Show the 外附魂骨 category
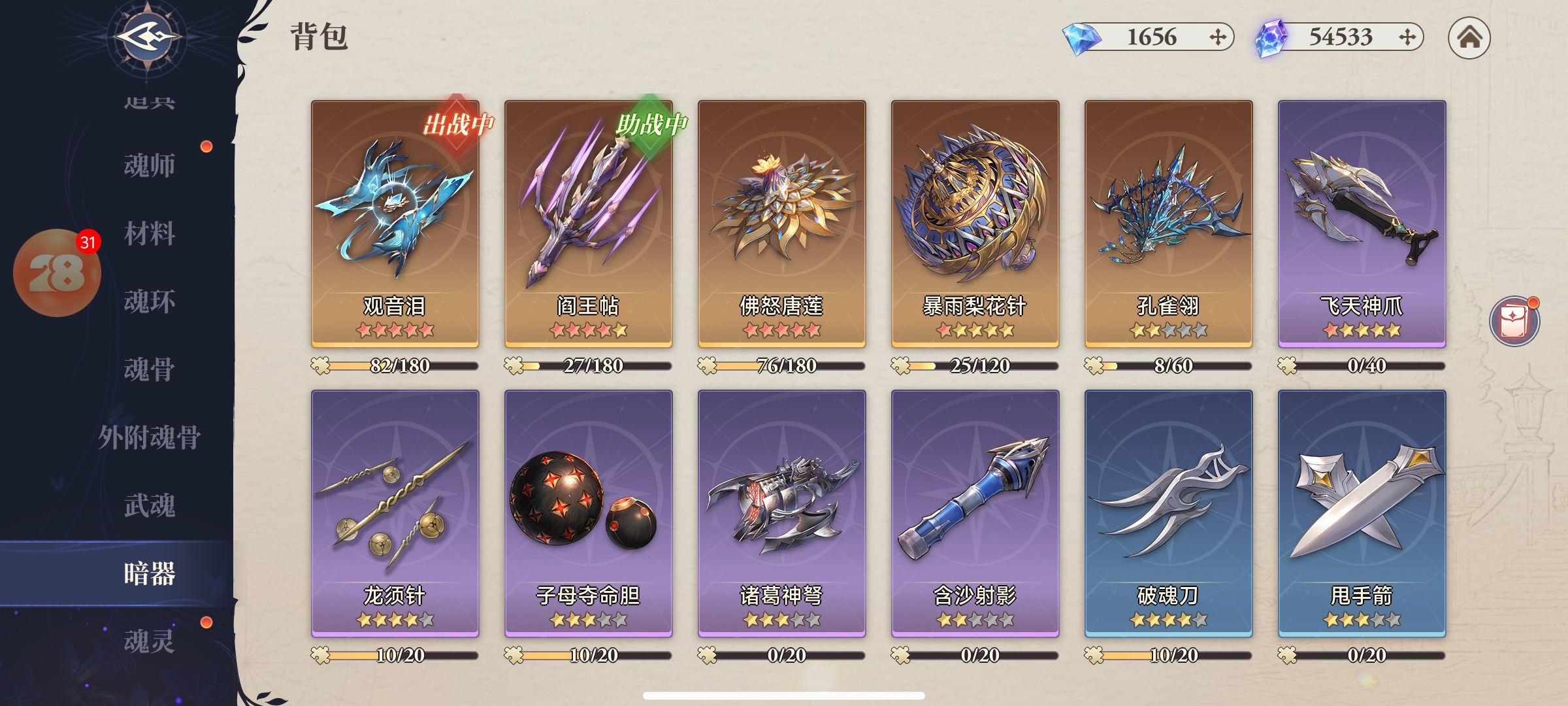Screen dimensions: 1568x706 tap(150, 437)
